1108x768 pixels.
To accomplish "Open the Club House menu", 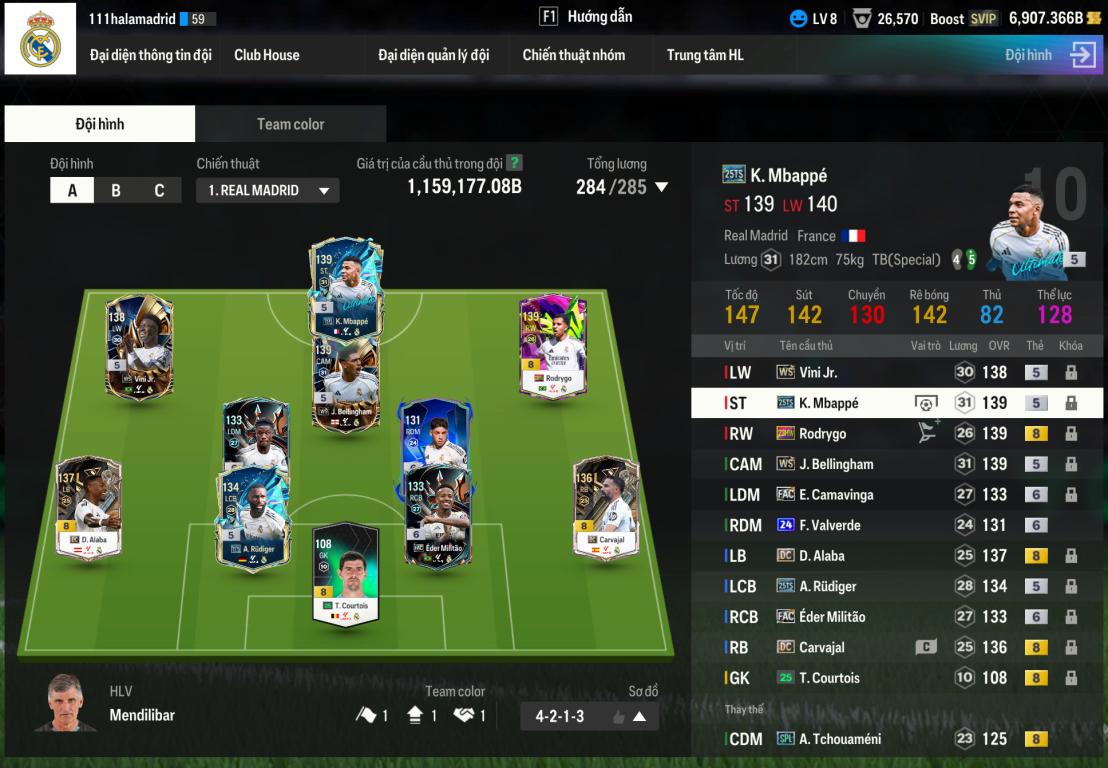I will tap(266, 55).
